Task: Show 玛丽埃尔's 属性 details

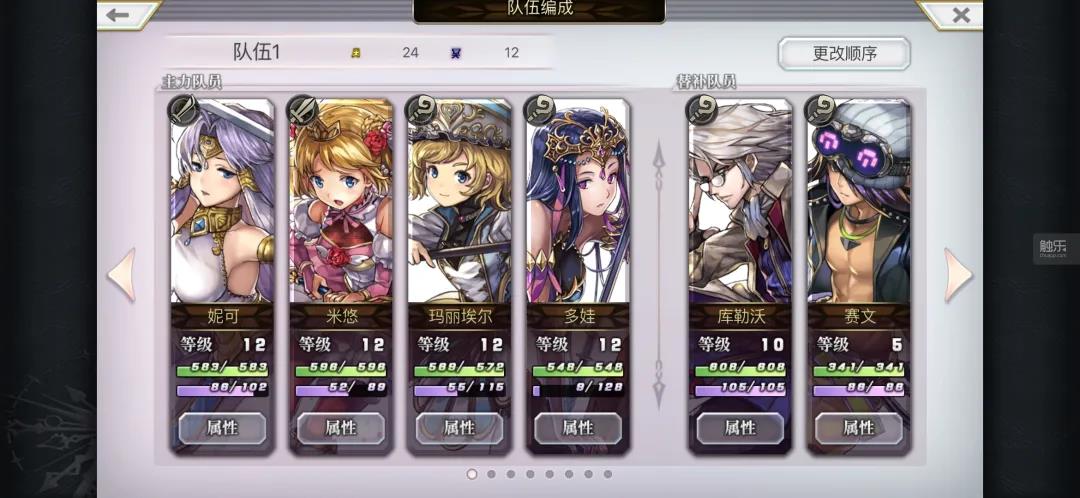Action: pos(459,428)
